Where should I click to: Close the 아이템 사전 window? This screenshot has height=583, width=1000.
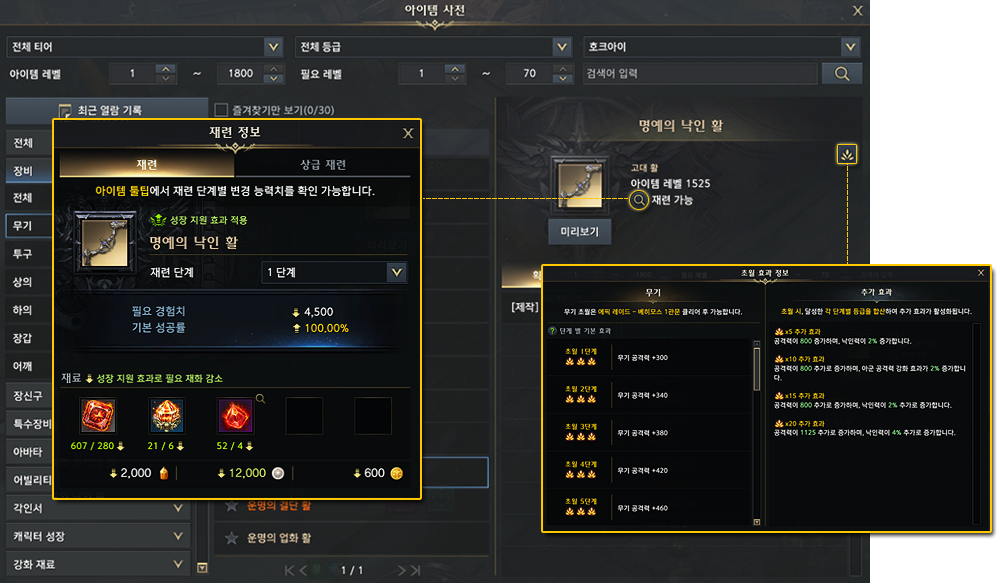[857, 11]
